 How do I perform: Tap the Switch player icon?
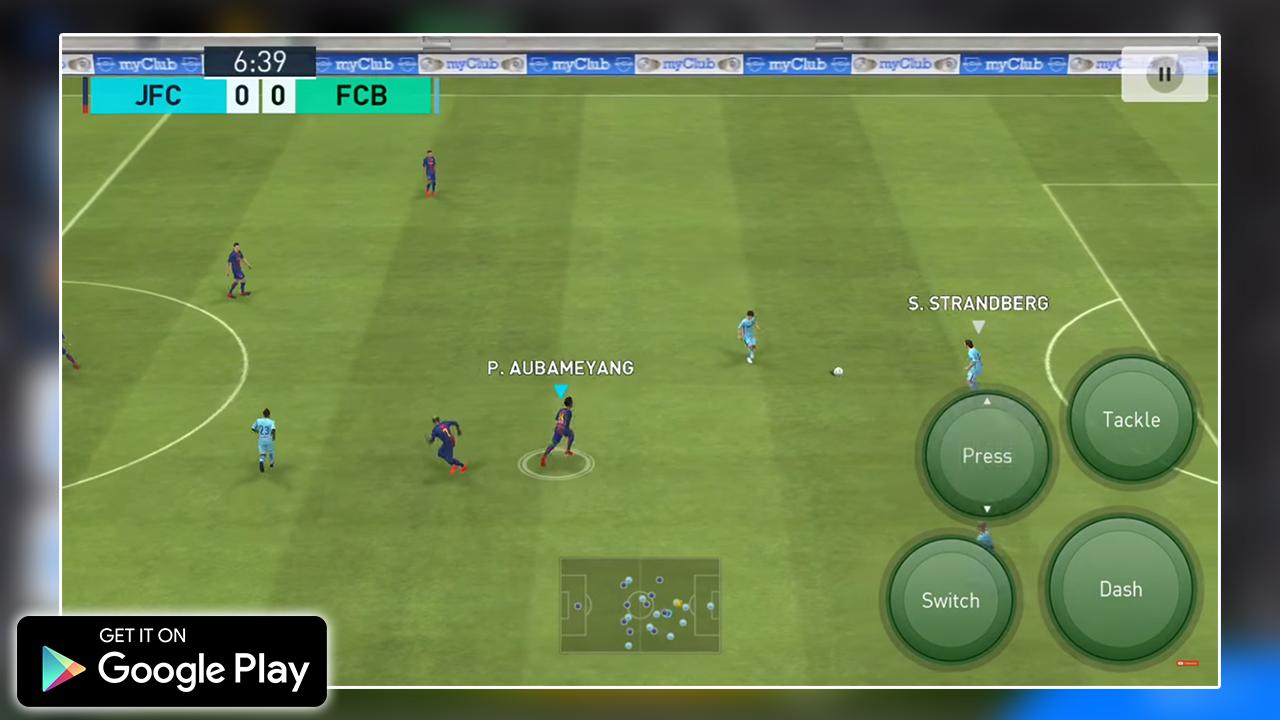[x=950, y=601]
